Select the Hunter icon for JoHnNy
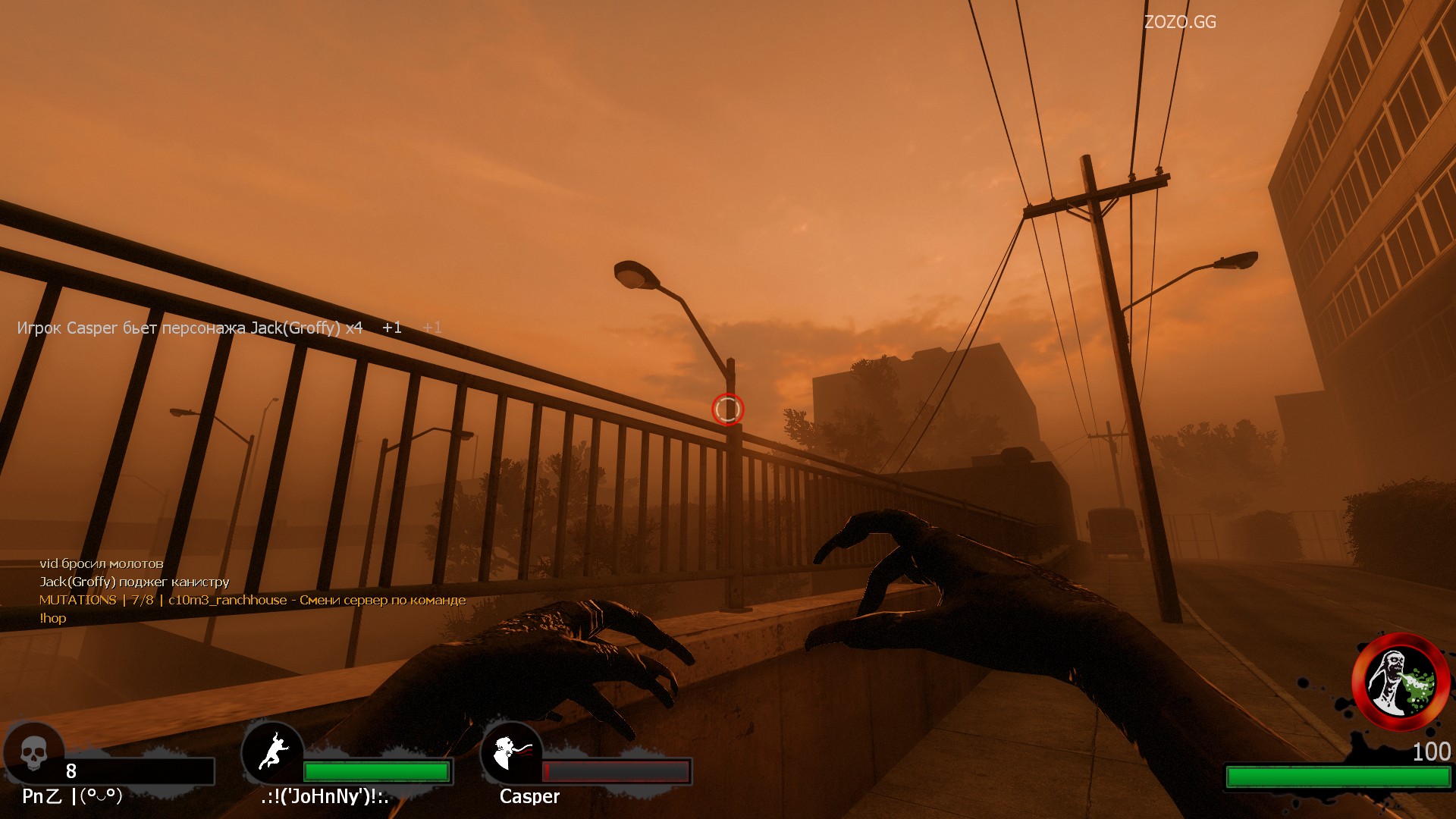The height and width of the screenshot is (819, 1456). click(272, 752)
